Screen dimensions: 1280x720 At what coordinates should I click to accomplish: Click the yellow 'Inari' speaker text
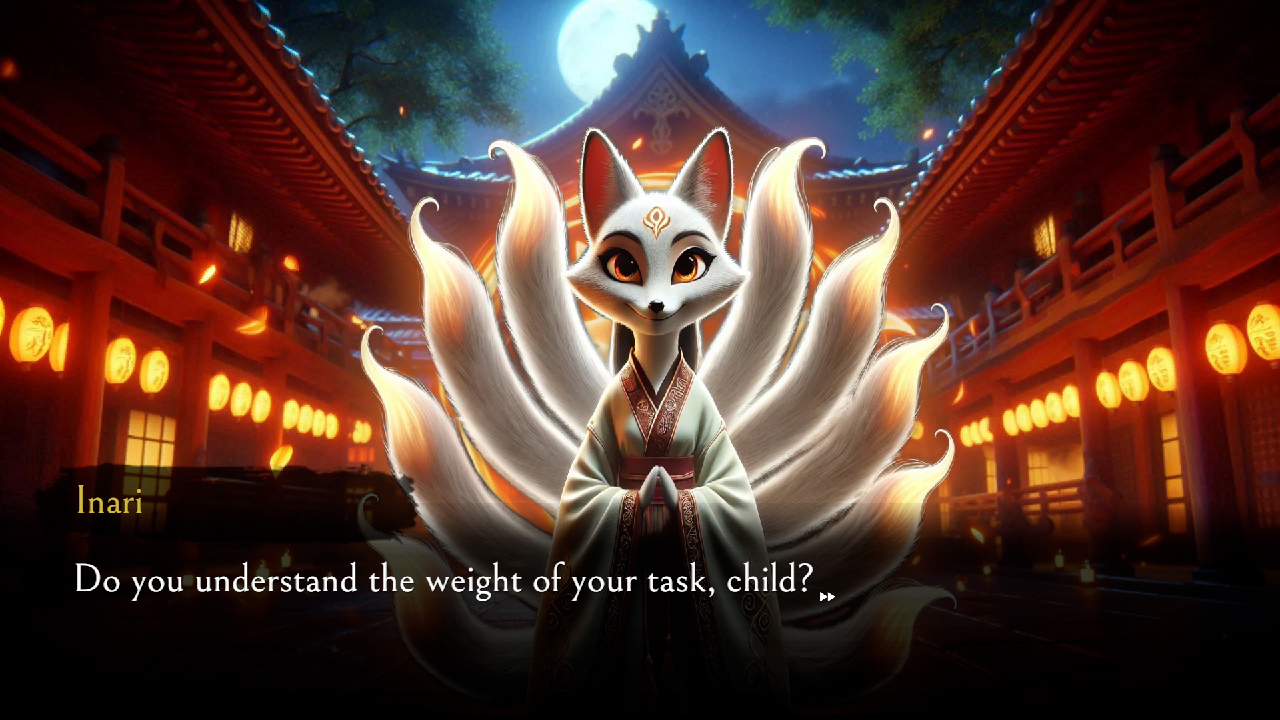tap(110, 502)
